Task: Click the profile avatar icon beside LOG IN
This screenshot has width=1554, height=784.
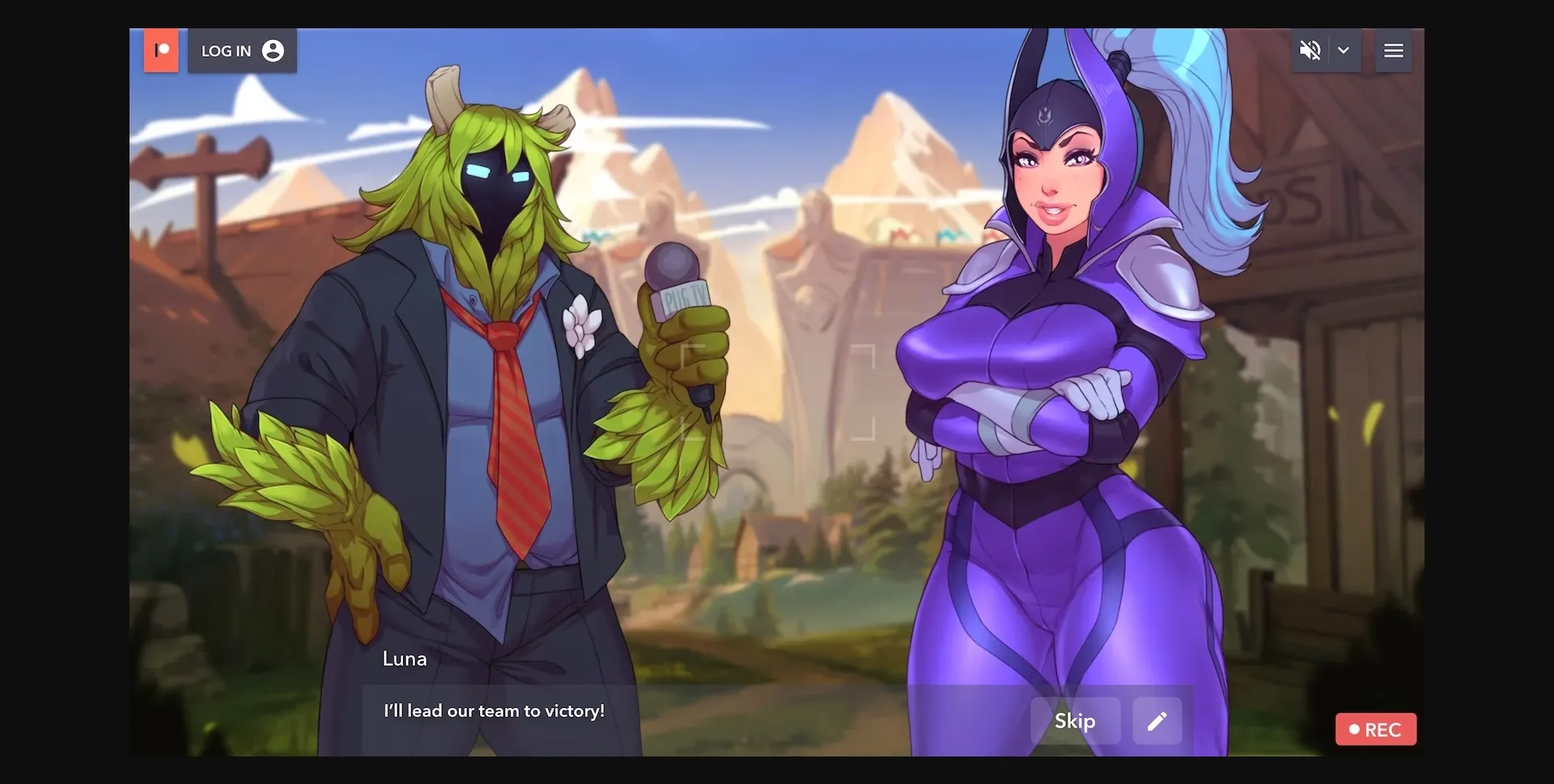Action: click(273, 50)
